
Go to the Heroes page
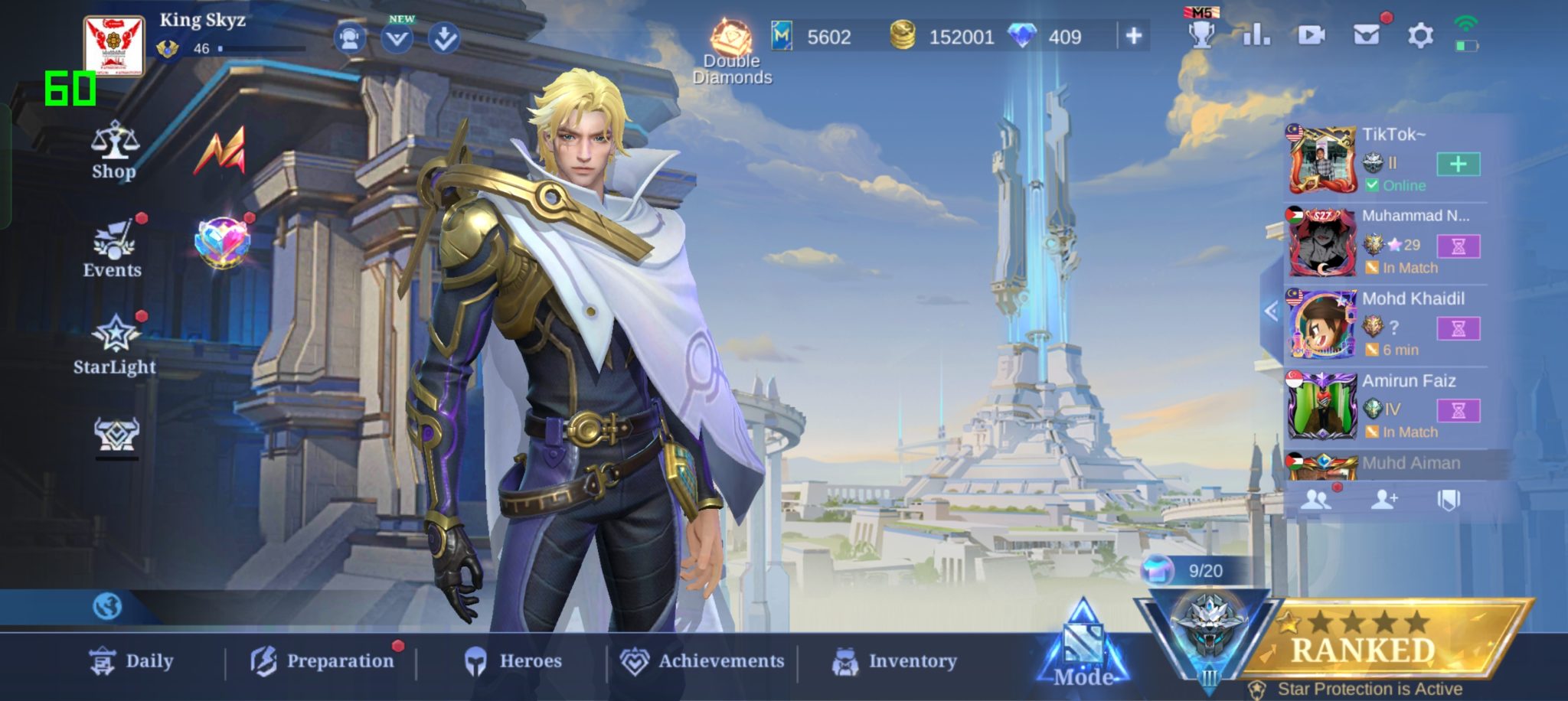tap(514, 661)
